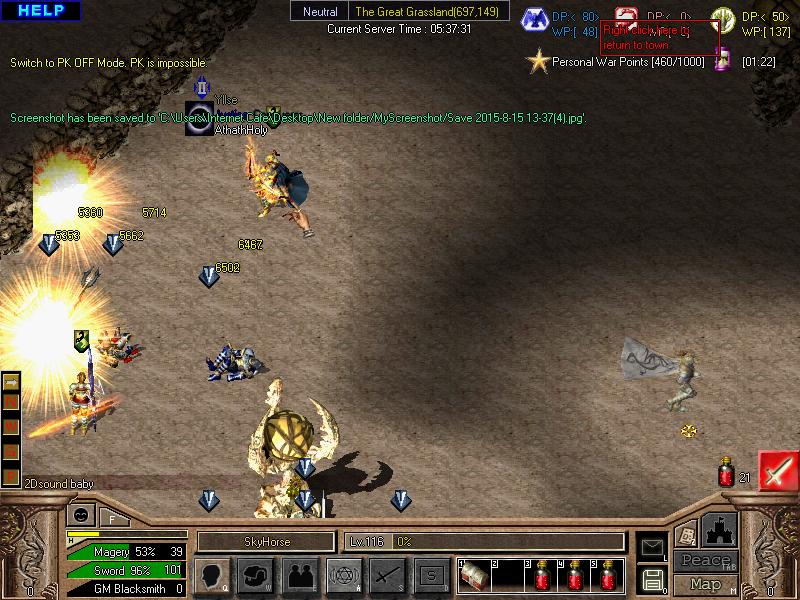The width and height of the screenshot is (800, 600).
Task: Toggle the N chat channel button
Action: click(11, 404)
